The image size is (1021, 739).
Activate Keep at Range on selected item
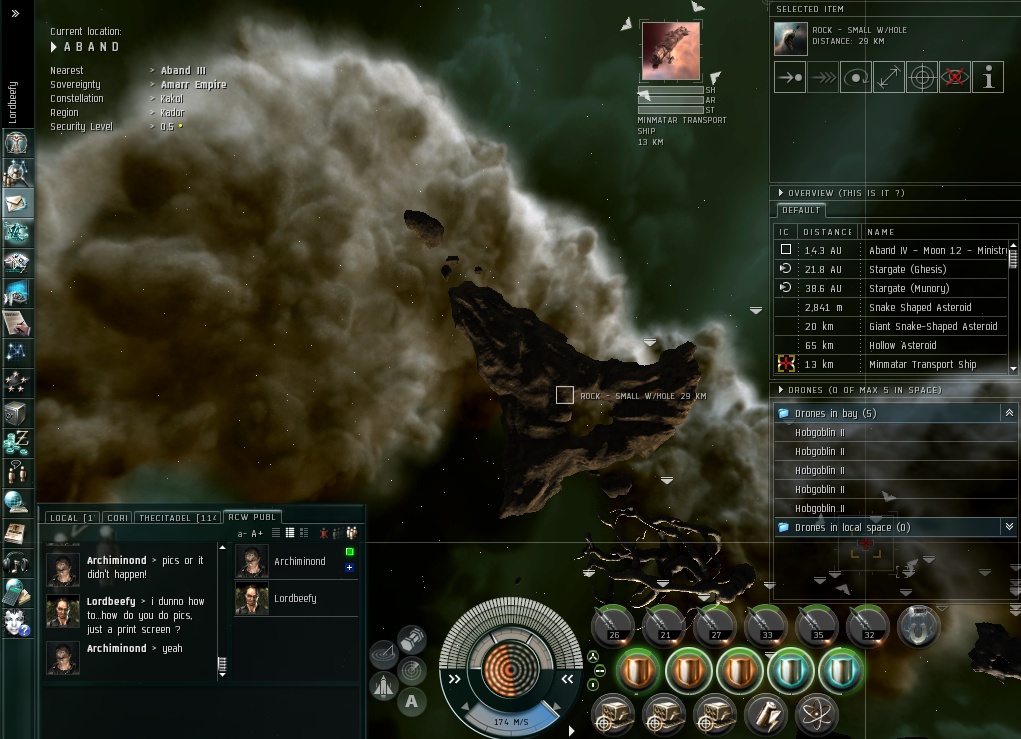tap(888, 77)
